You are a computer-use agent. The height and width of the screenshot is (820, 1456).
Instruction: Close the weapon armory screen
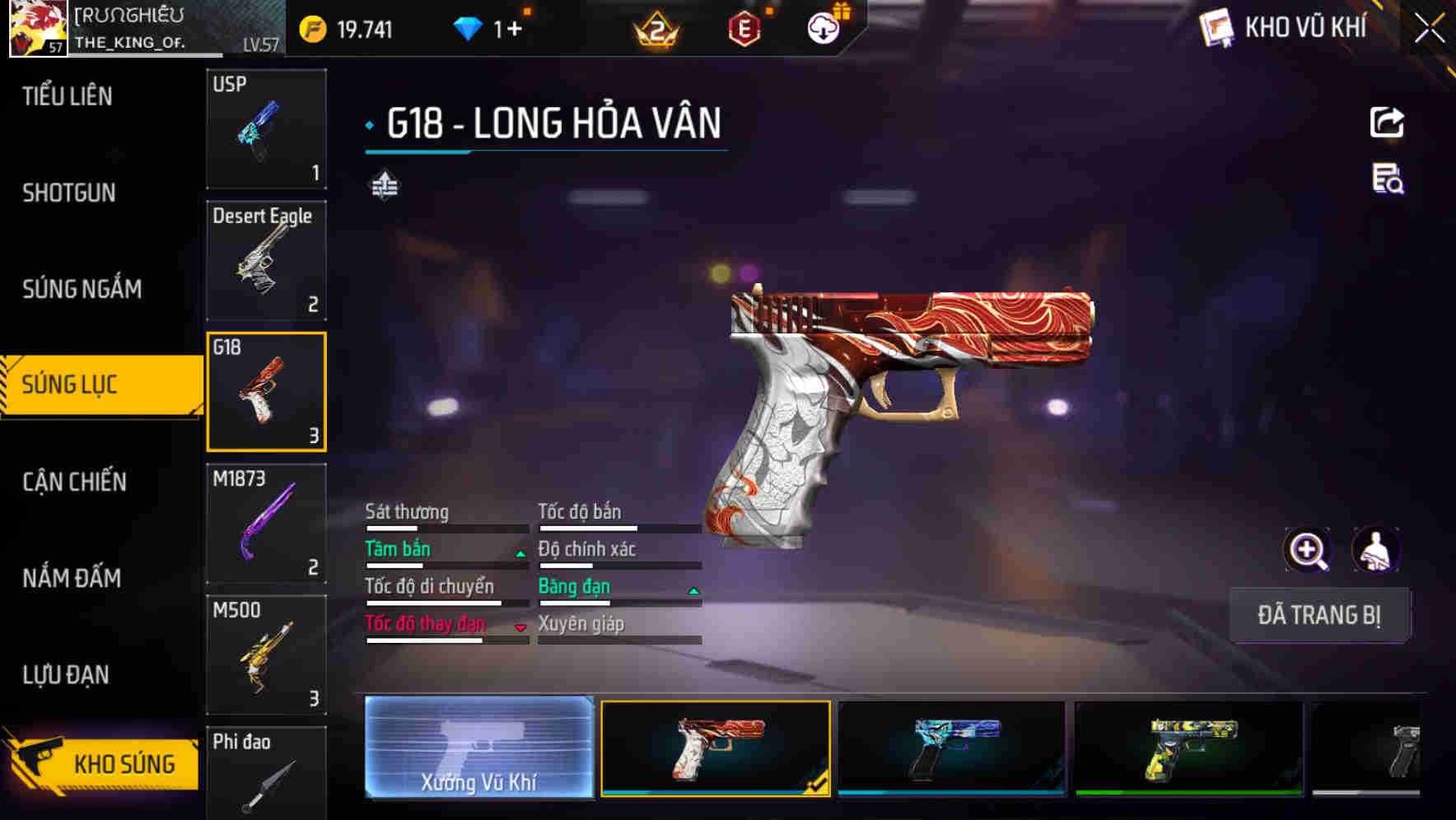1429,30
